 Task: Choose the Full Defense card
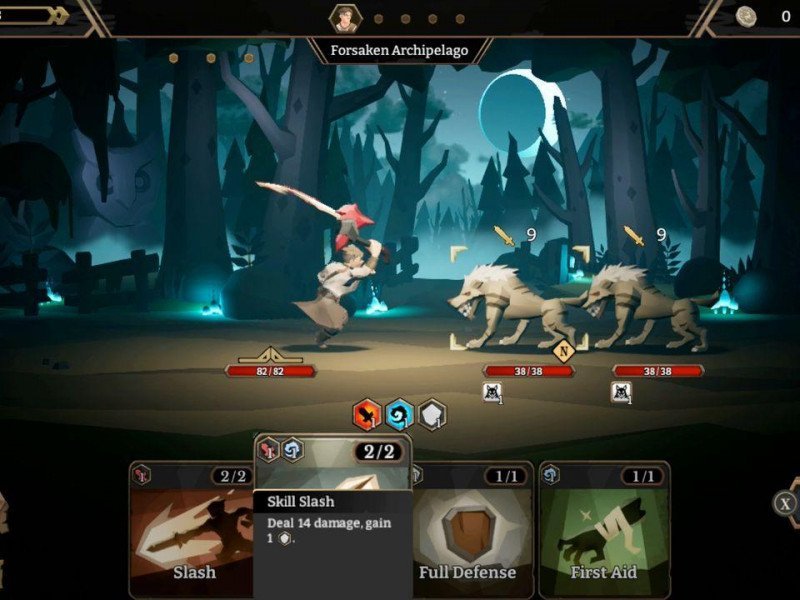tap(468, 530)
